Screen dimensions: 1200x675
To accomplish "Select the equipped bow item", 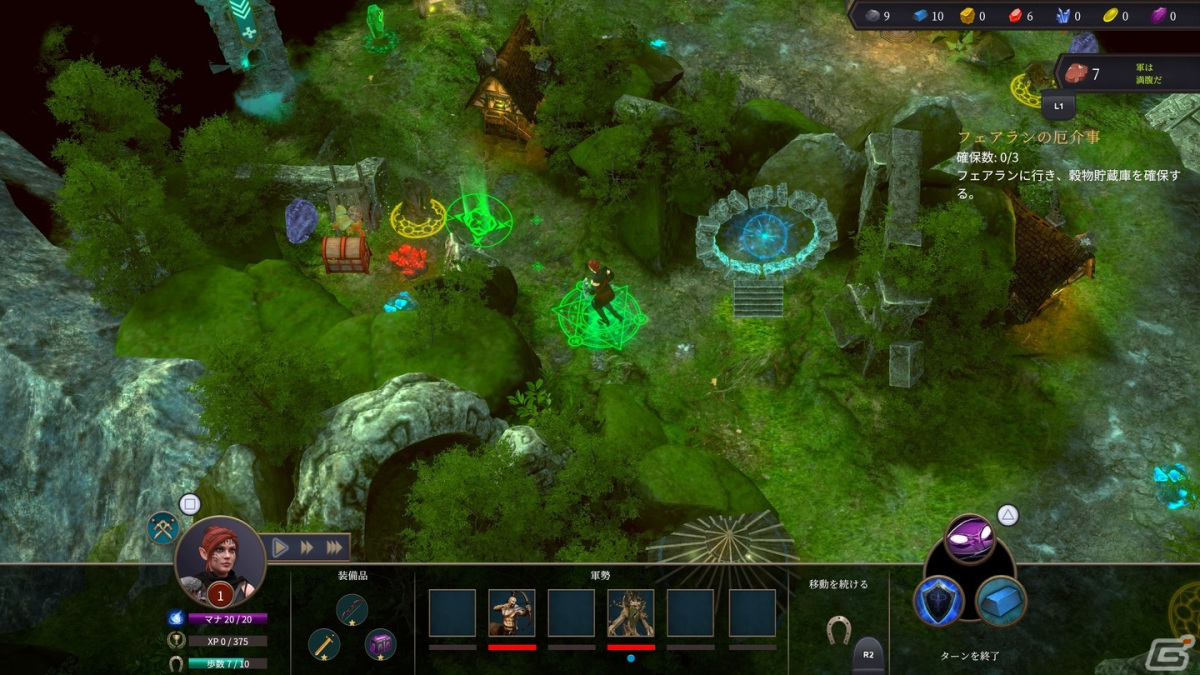I will click(x=352, y=609).
